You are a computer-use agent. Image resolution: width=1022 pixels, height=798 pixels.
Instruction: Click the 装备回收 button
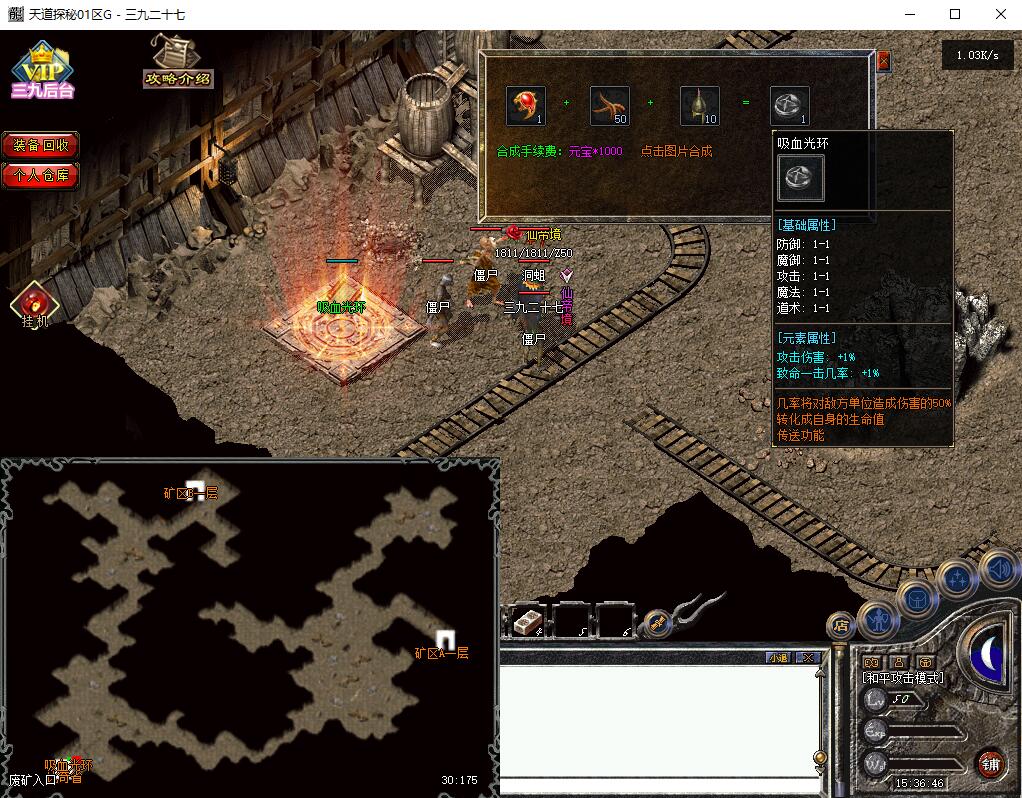(40, 144)
